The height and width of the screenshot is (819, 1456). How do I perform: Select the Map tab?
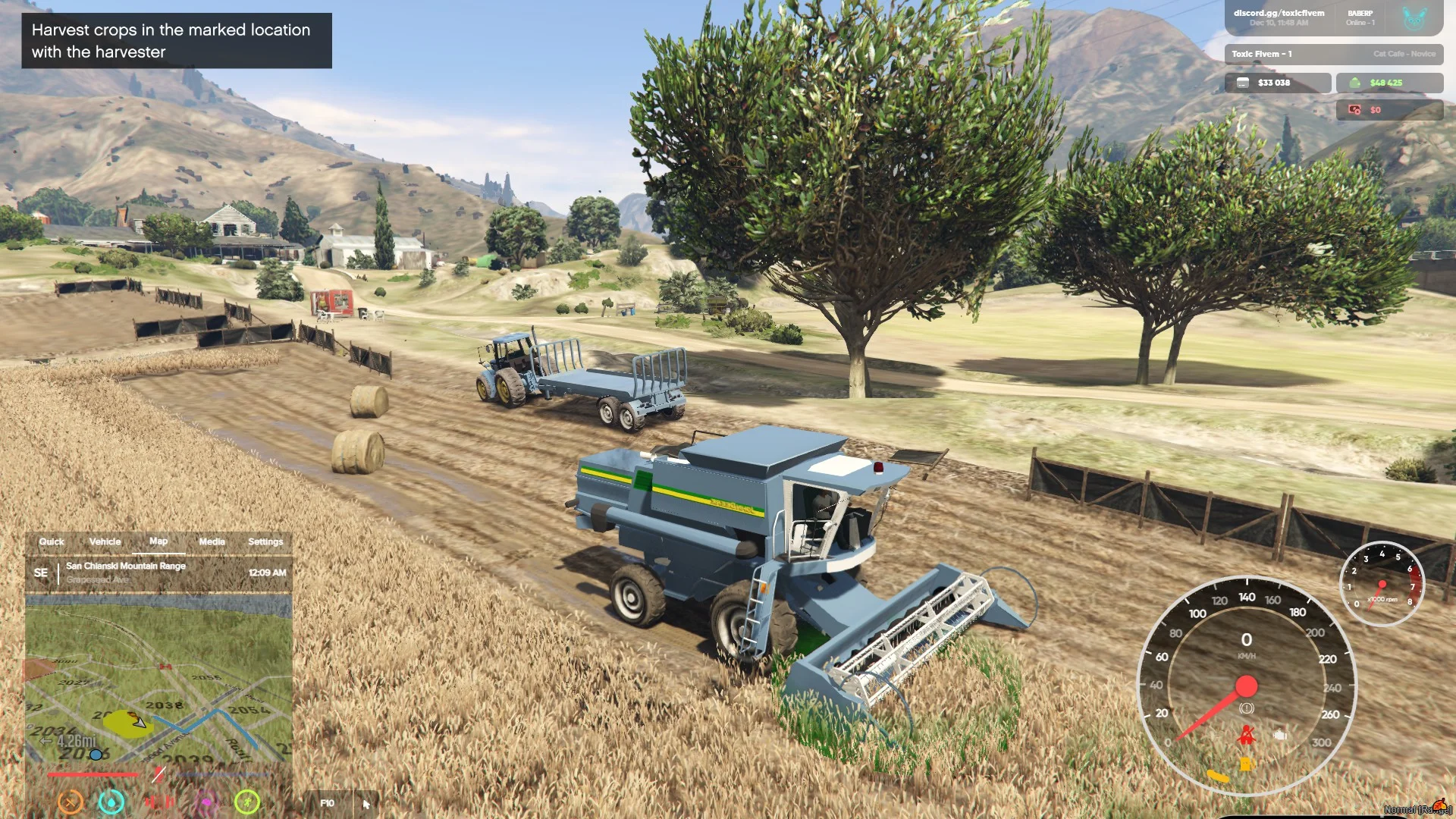(158, 541)
